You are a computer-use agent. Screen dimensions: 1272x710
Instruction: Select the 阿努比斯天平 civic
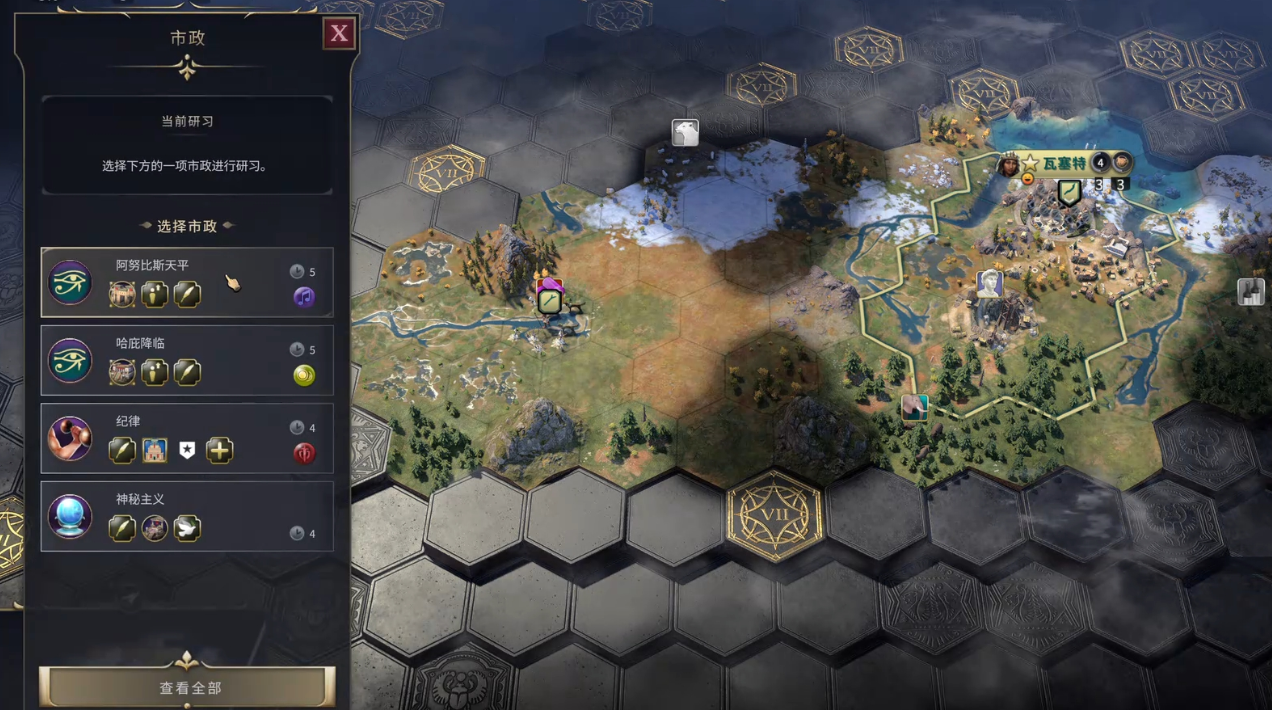tap(187, 283)
